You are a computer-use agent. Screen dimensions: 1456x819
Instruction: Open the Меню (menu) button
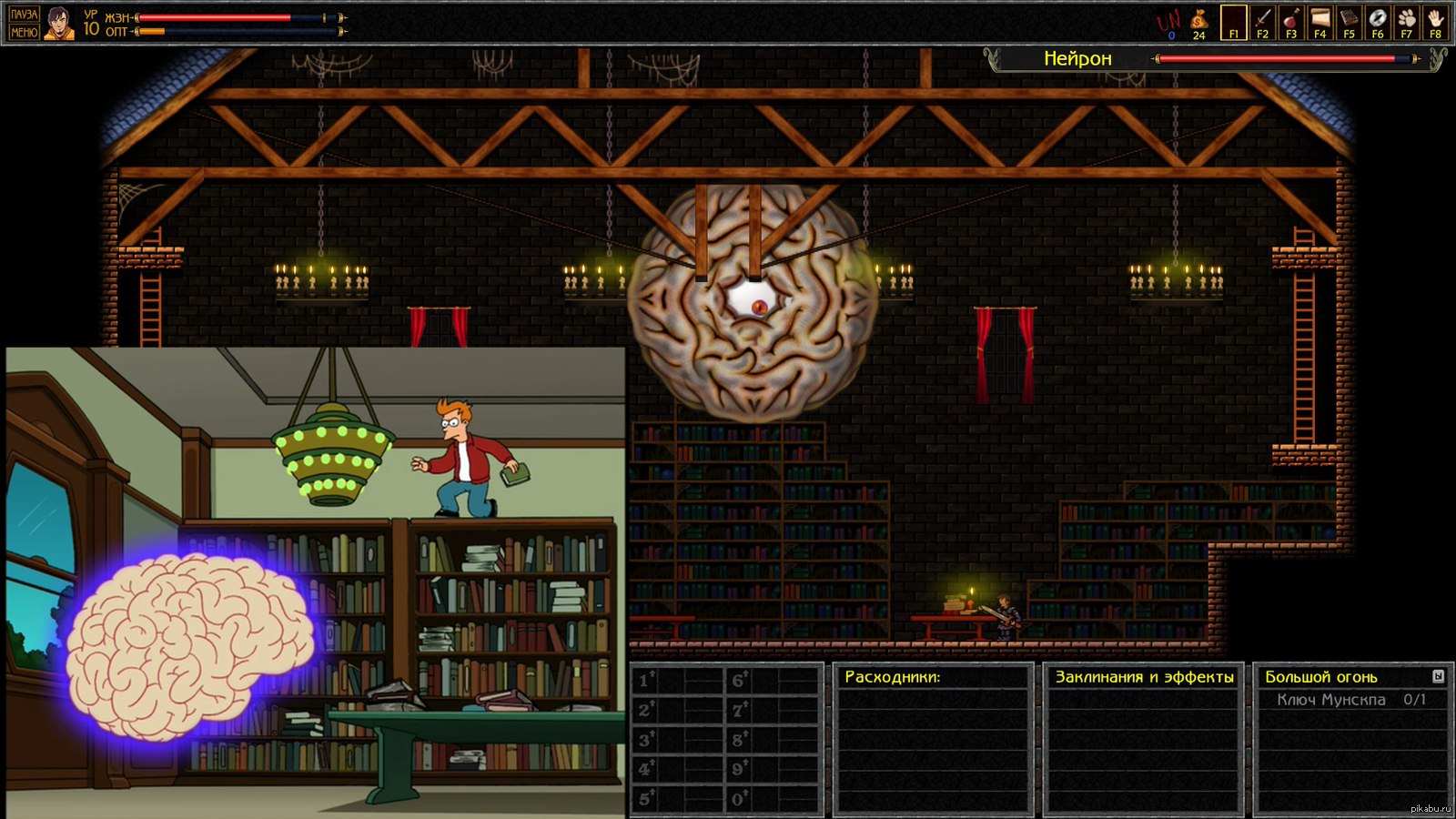pyautogui.click(x=24, y=32)
